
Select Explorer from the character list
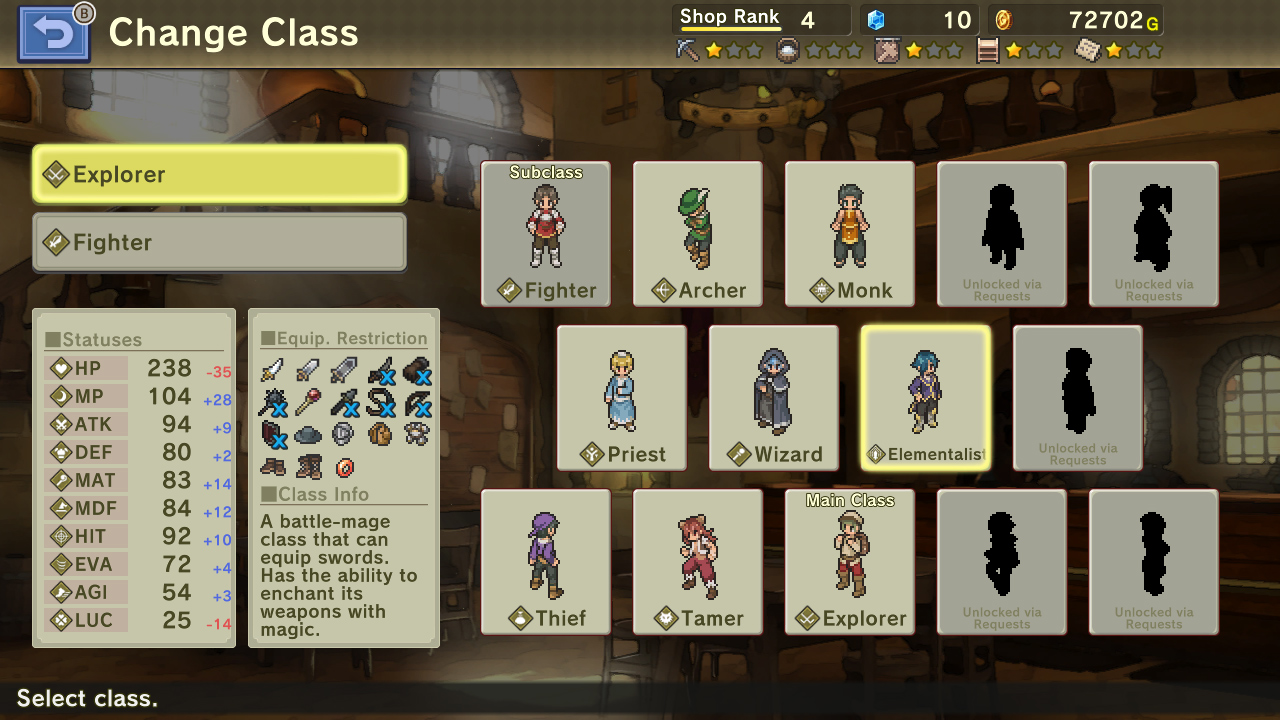coord(219,173)
